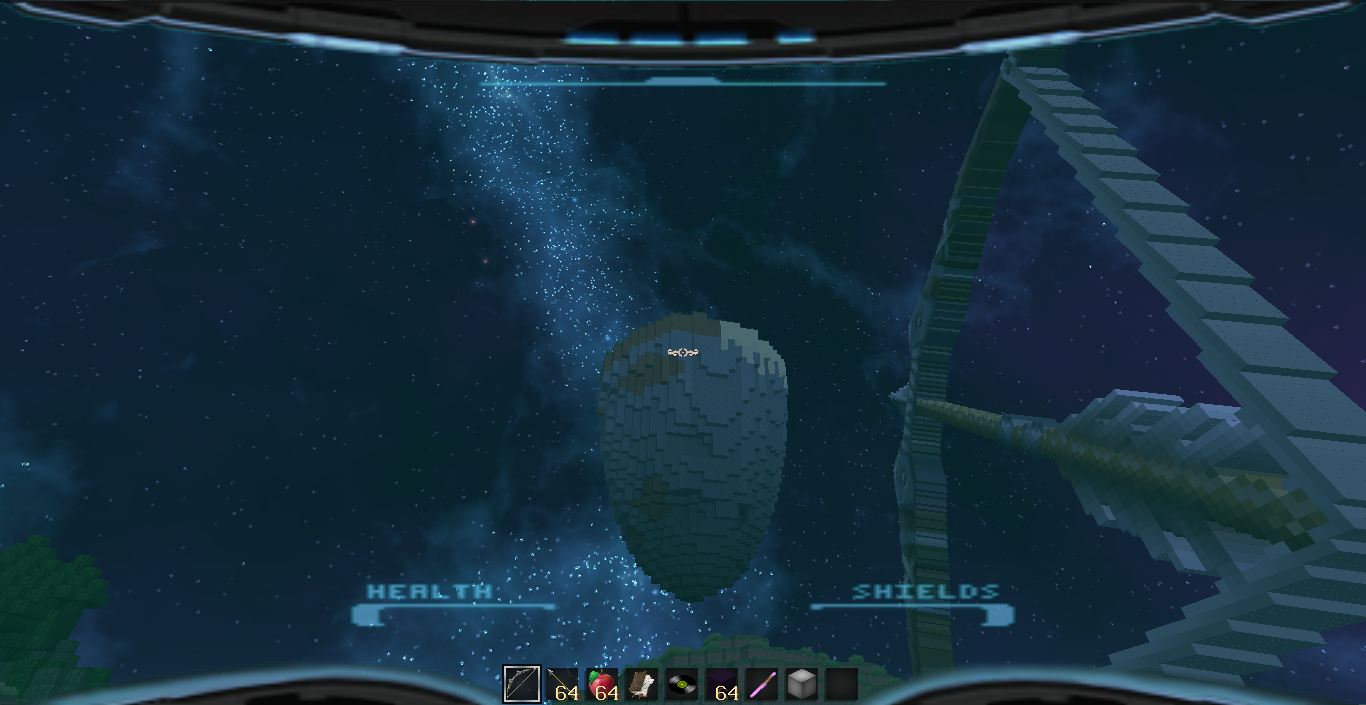Select the arrow stack slot

coord(561,684)
